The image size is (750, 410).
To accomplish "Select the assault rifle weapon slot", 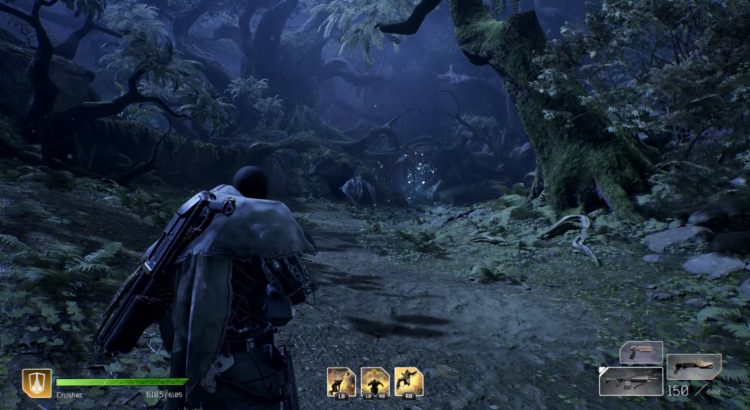I will pyautogui.click(x=630, y=380).
